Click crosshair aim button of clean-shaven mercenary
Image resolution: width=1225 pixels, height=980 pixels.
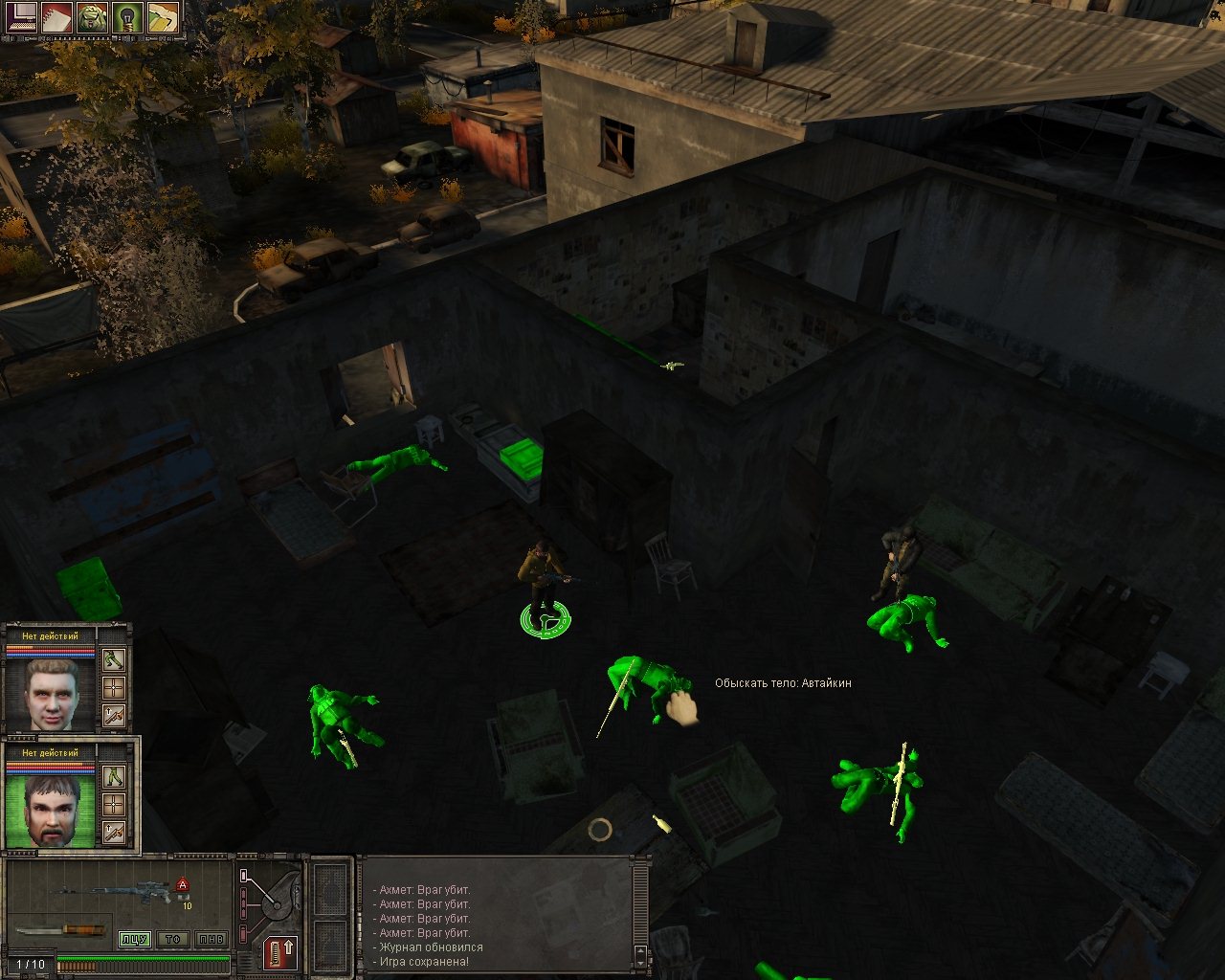coord(114,688)
